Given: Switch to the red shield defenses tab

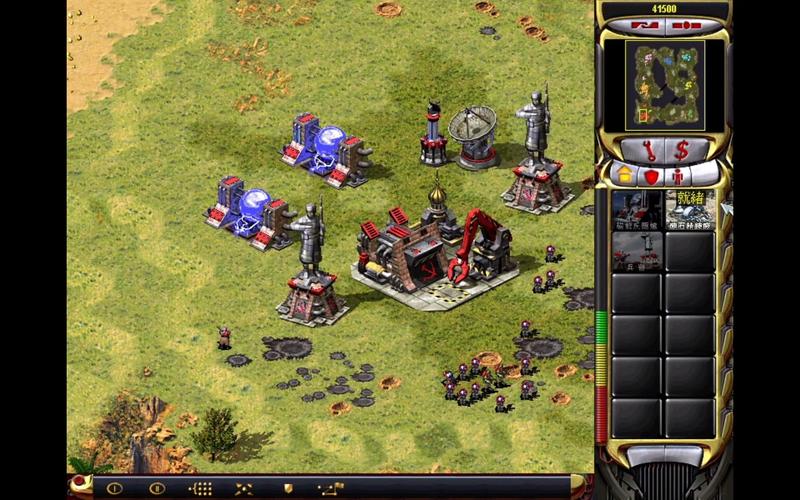Looking at the screenshot, I should [x=651, y=175].
